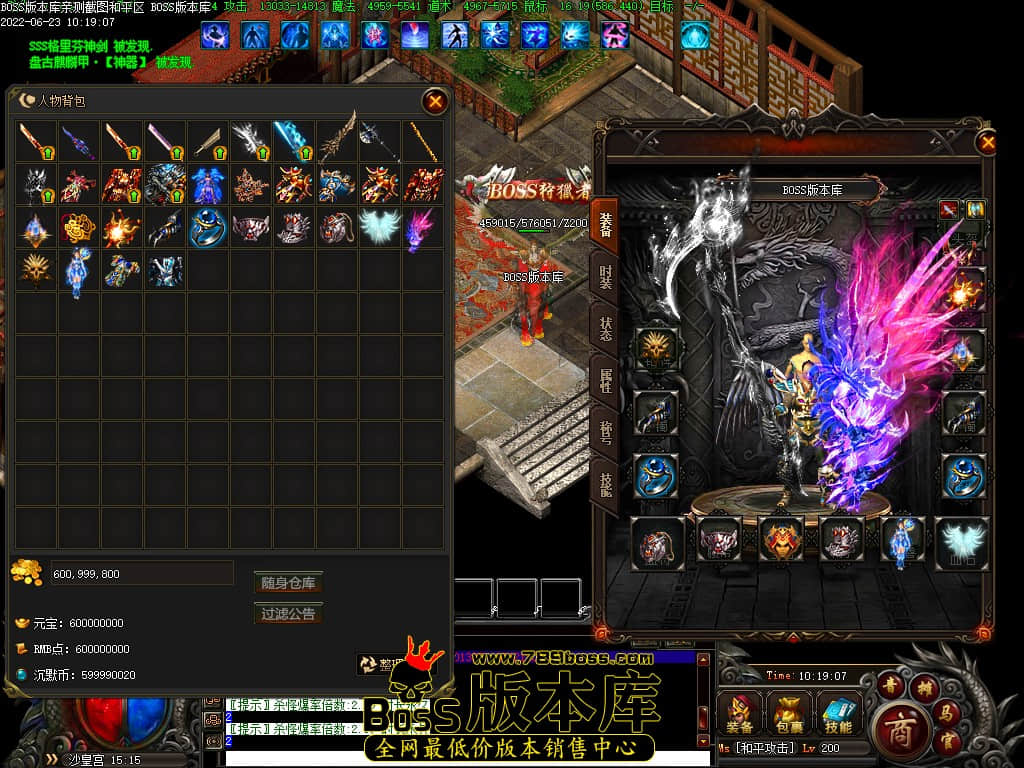1024x768 pixels.
Task: Close the character equipment panel
Action: click(x=988, y=143)
